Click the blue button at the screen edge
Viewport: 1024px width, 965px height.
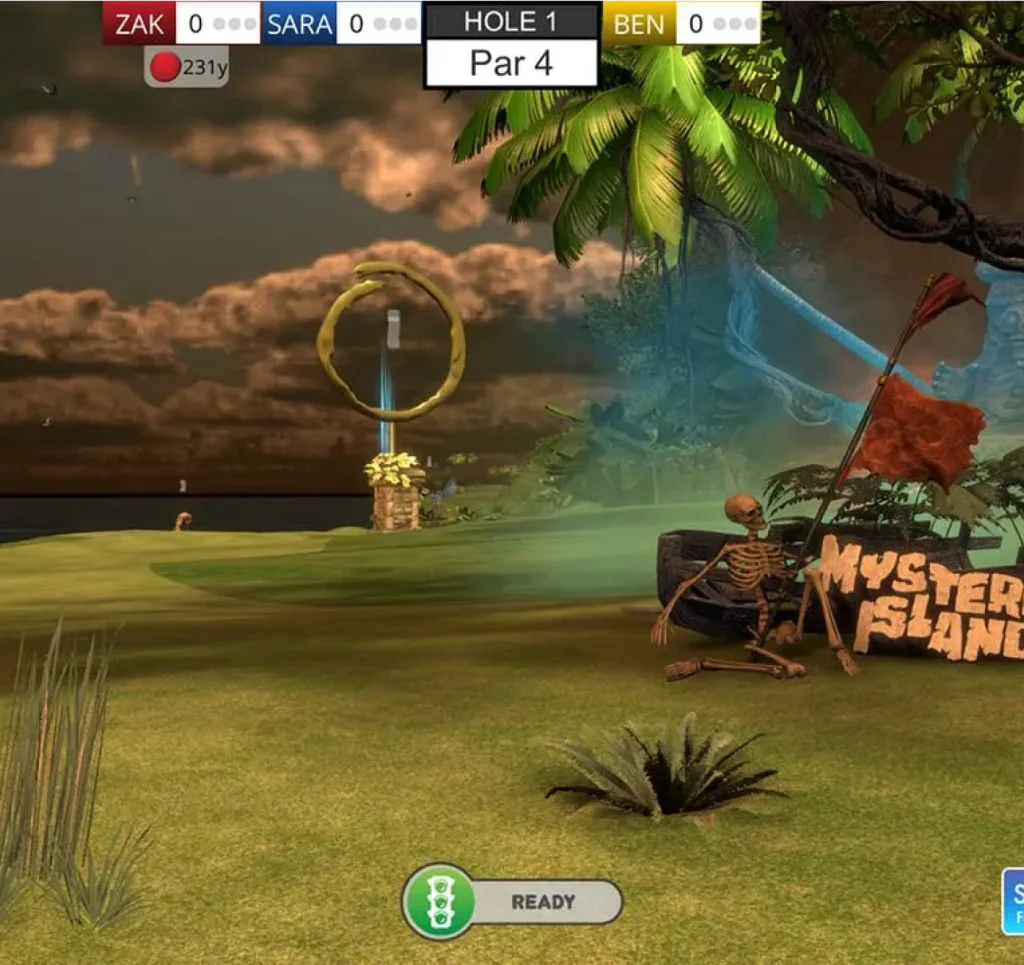click(1013, 900)
